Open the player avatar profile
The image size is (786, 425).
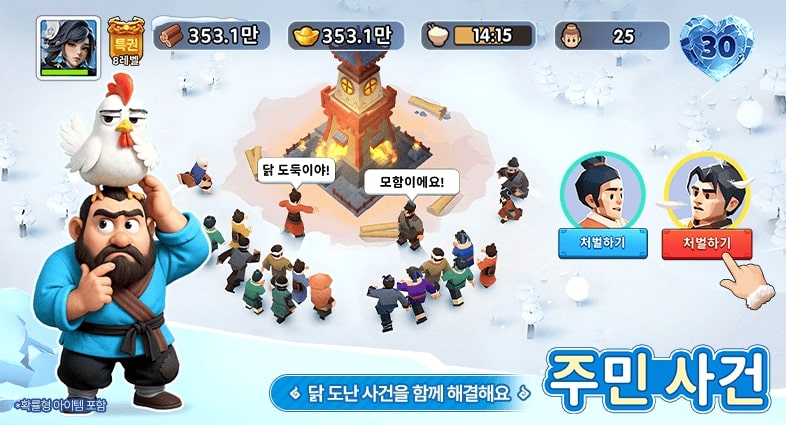[68, 46]
